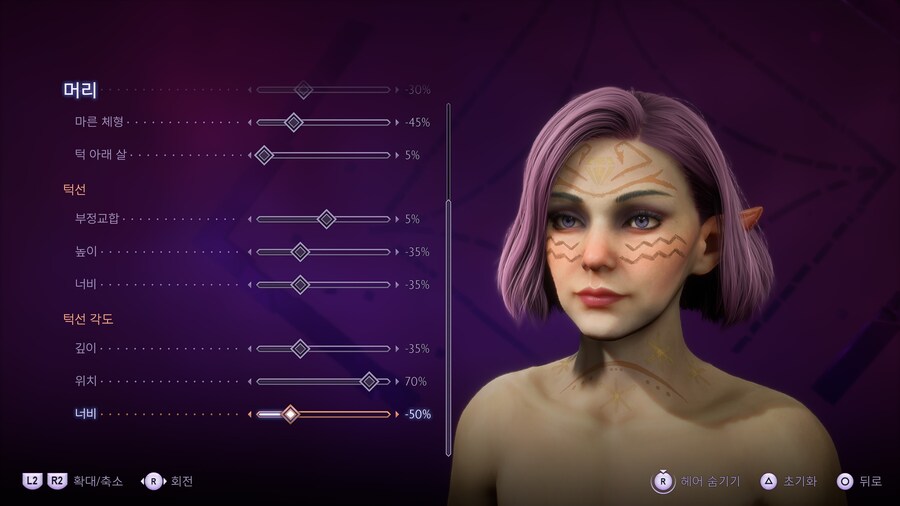Select the 턱 아래 살 slider
900x506 pixels.
264,155
